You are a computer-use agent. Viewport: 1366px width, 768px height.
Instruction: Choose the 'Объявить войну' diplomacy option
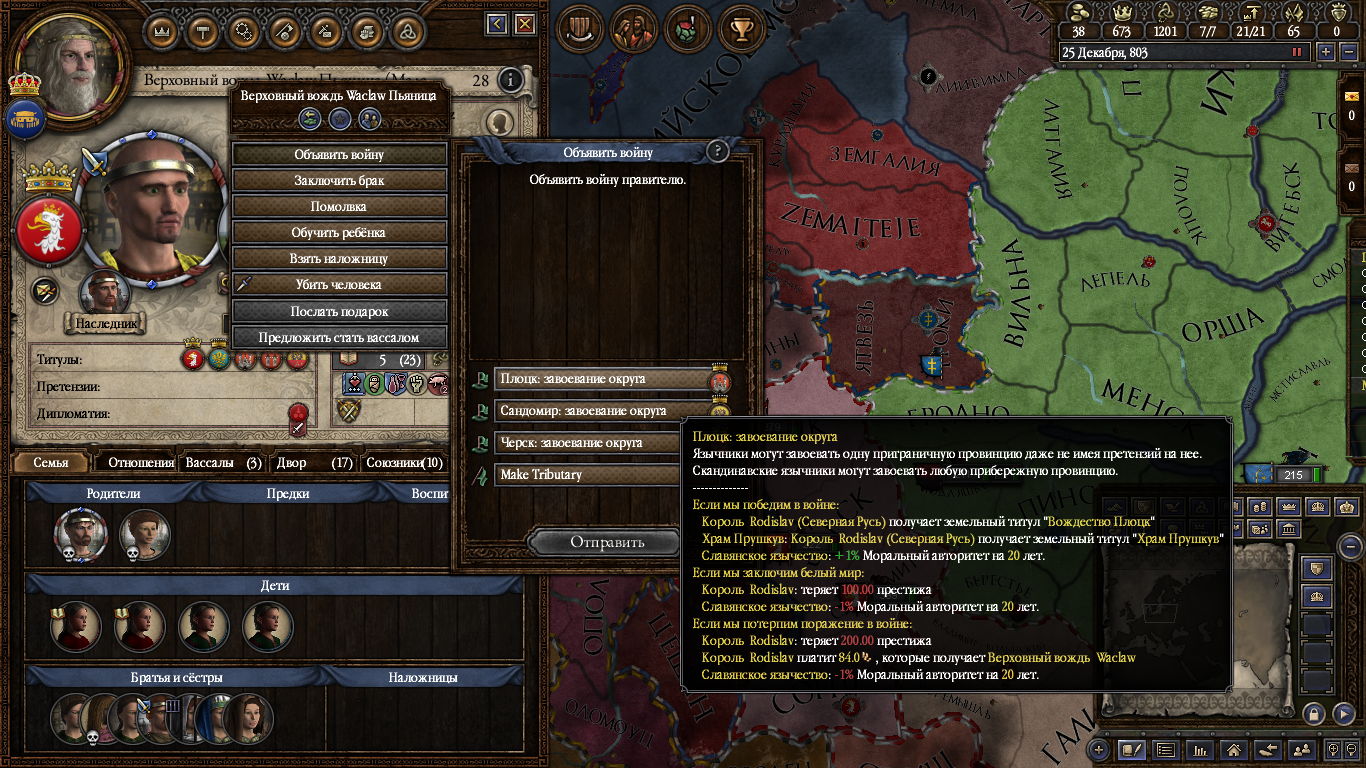(x=339, y=155)
